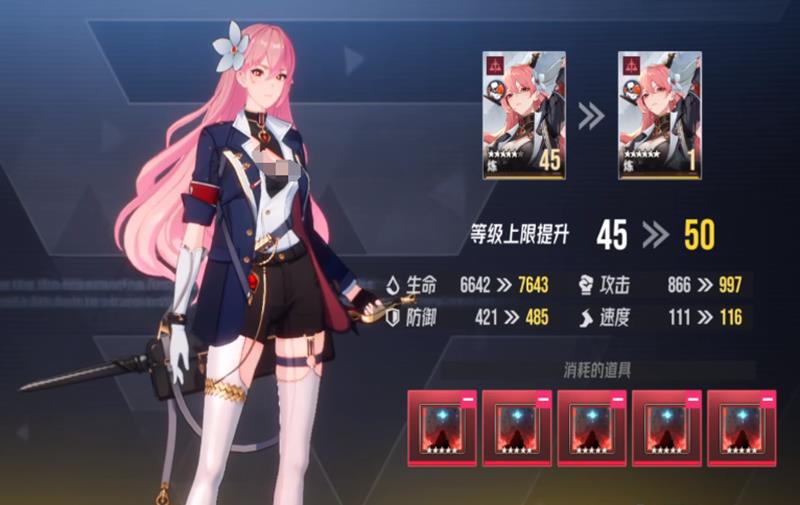This screenshot has width=800, height=505.
Task: Select the level 1 character card preview
Action: click(x=659, y=116)
